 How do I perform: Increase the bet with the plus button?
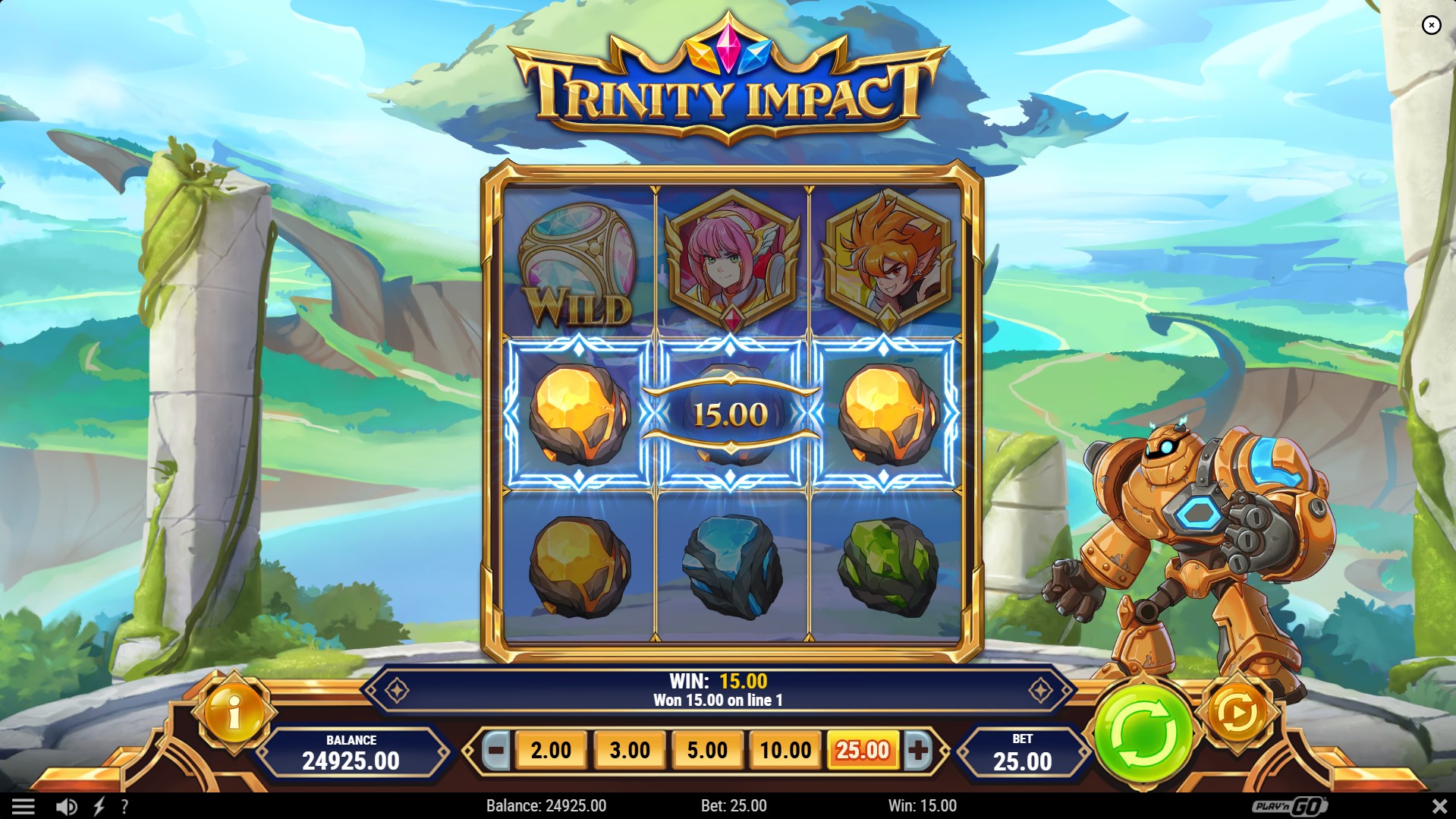tap(918, 751)
